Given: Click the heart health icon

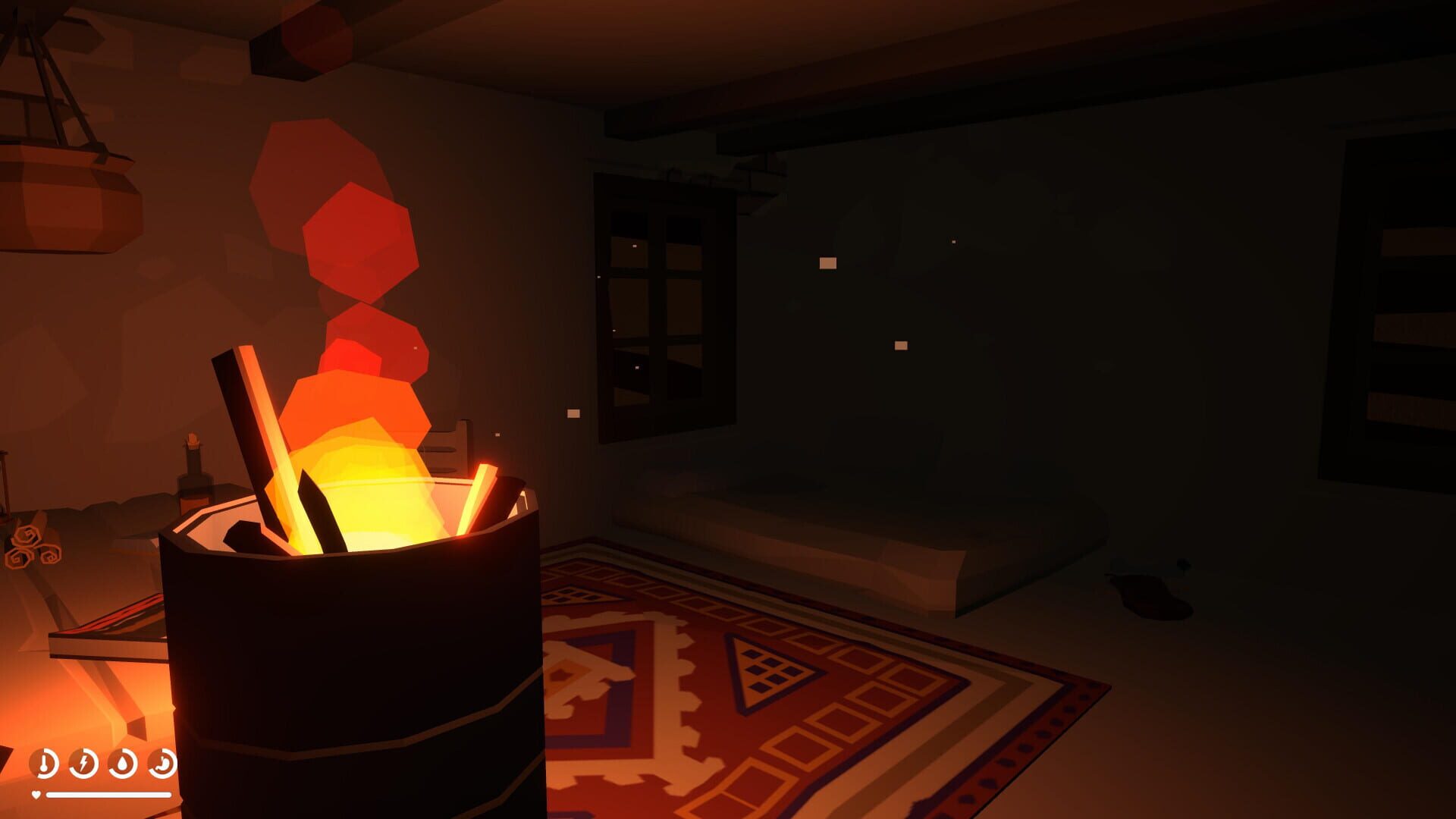Looking at the screenshot, I should [x=36, y=795].
